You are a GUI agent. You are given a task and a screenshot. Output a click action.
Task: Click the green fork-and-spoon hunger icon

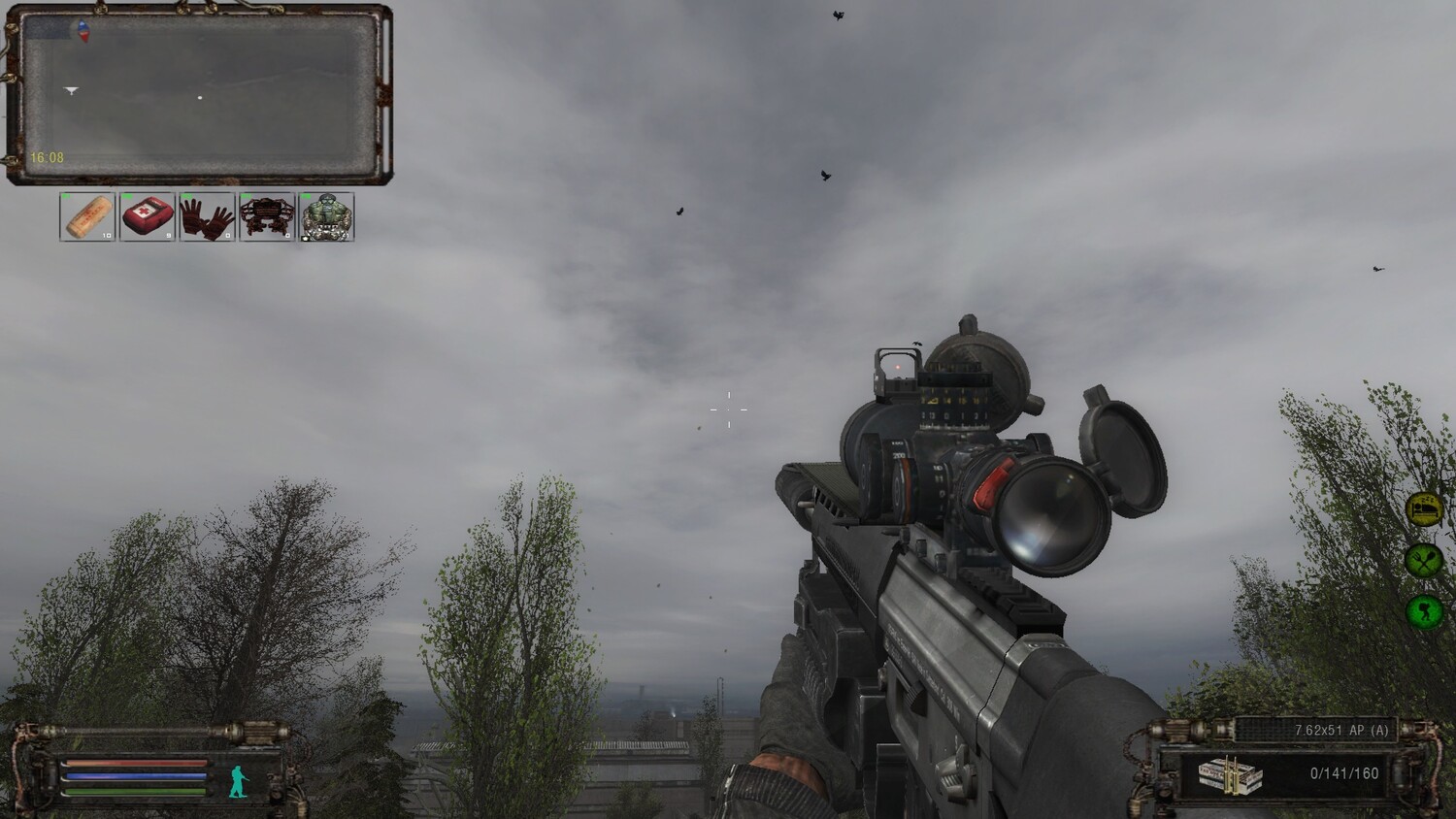click(x=1424, y=560)
